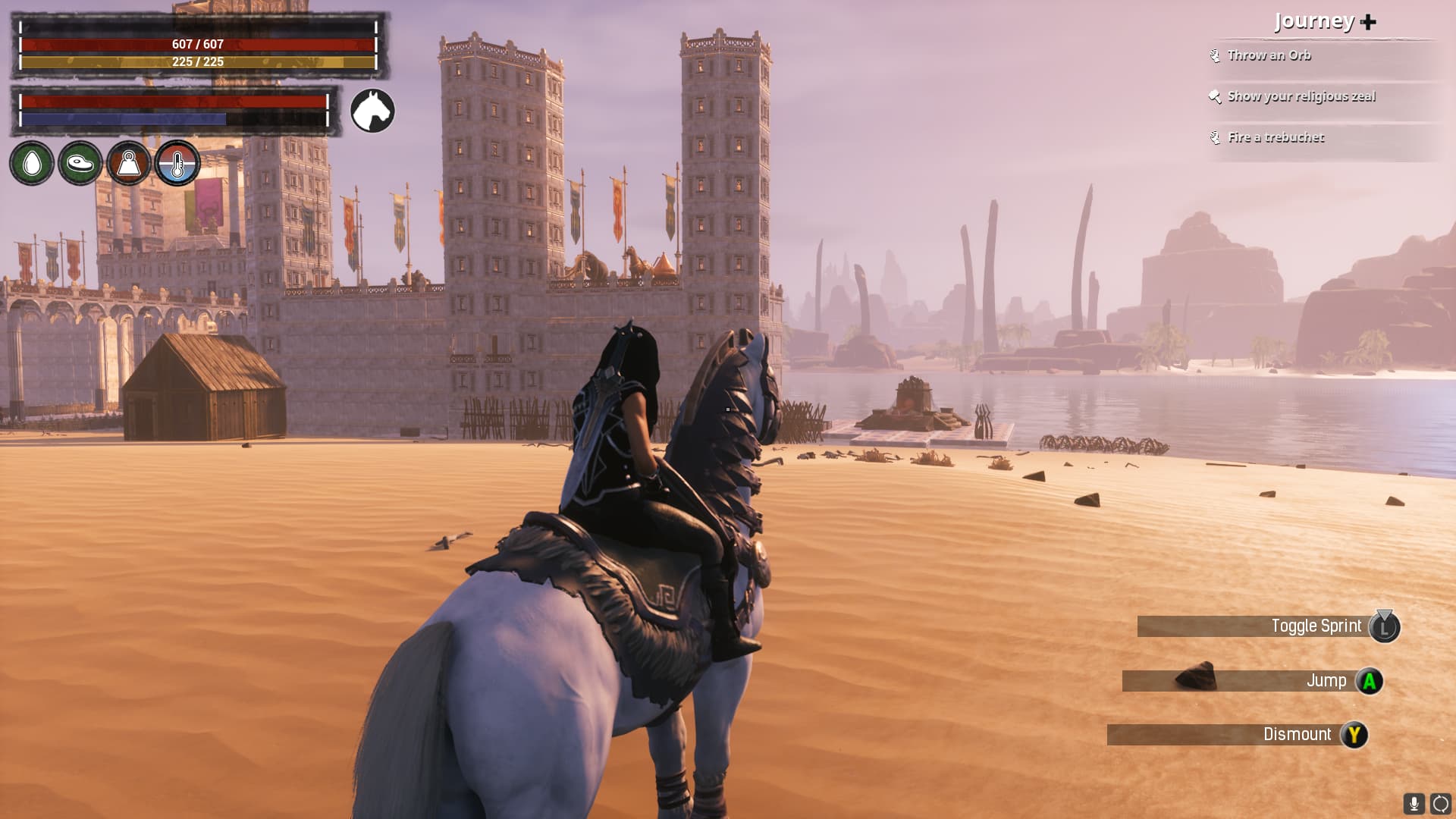Click the water drop thirst status icon
The width and height of the screenshot is (1456, 819).
(x=32, y=163)
